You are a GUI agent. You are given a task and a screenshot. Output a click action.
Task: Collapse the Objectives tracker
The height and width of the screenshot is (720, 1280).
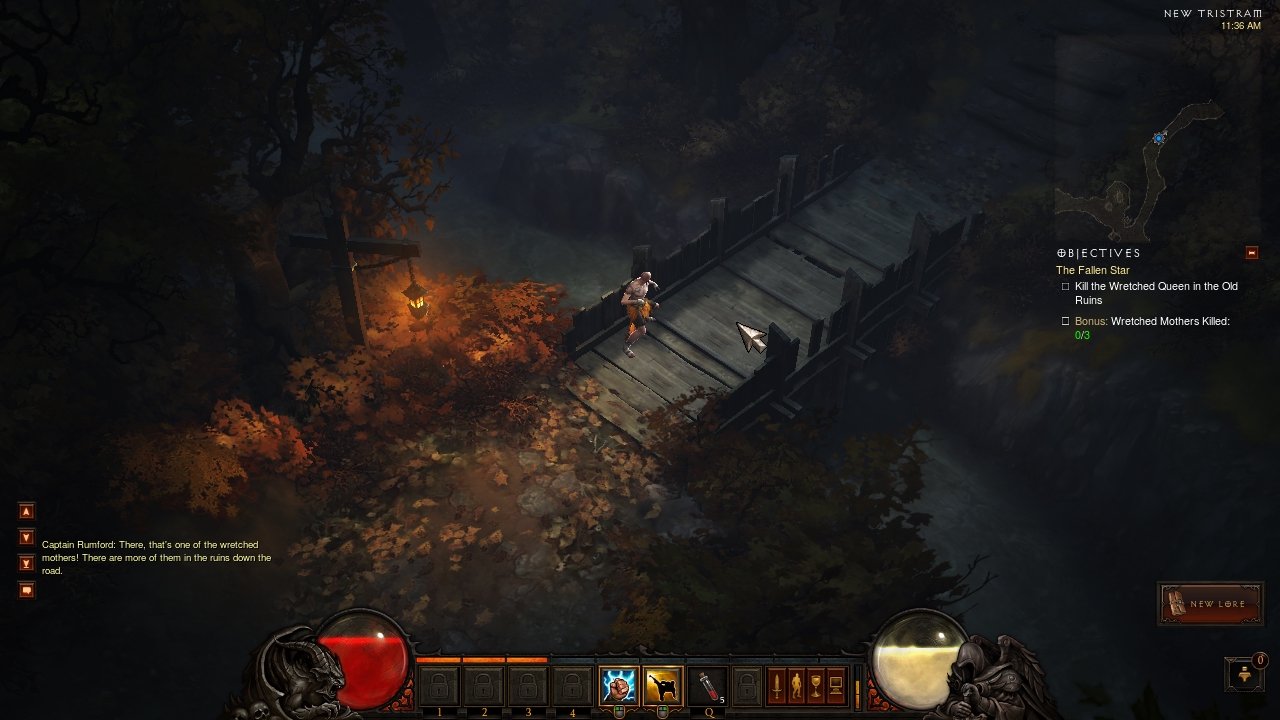point(1251,253)
